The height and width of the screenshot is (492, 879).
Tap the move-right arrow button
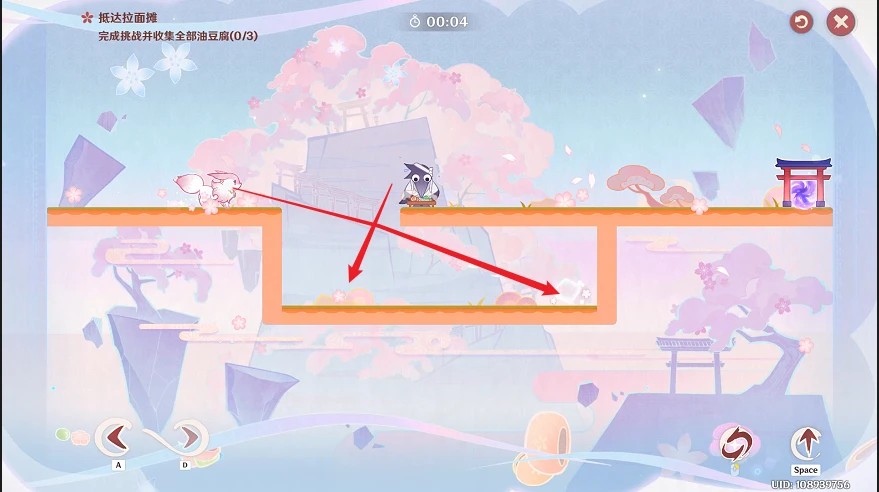[x=185, y=438]
